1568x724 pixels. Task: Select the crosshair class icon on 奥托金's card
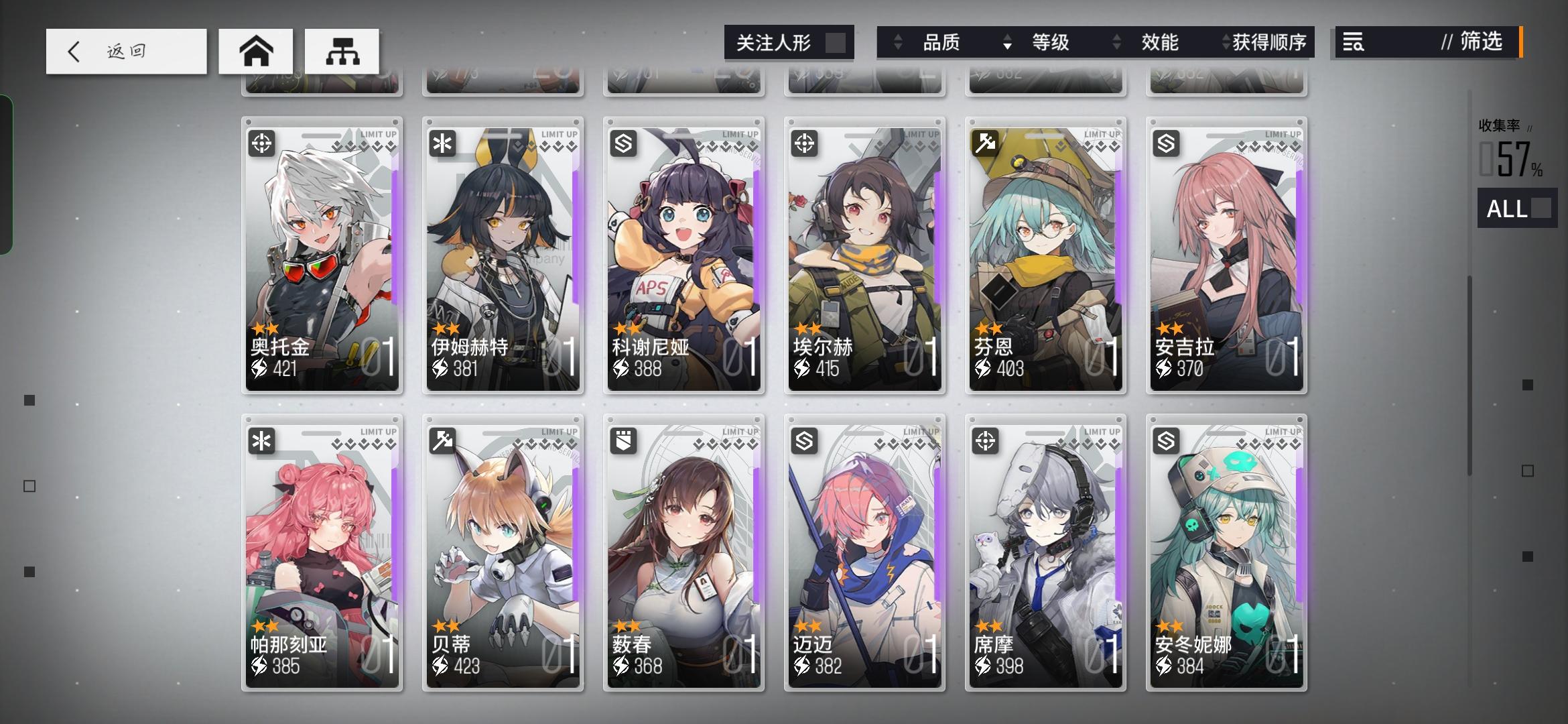(261, 143)
